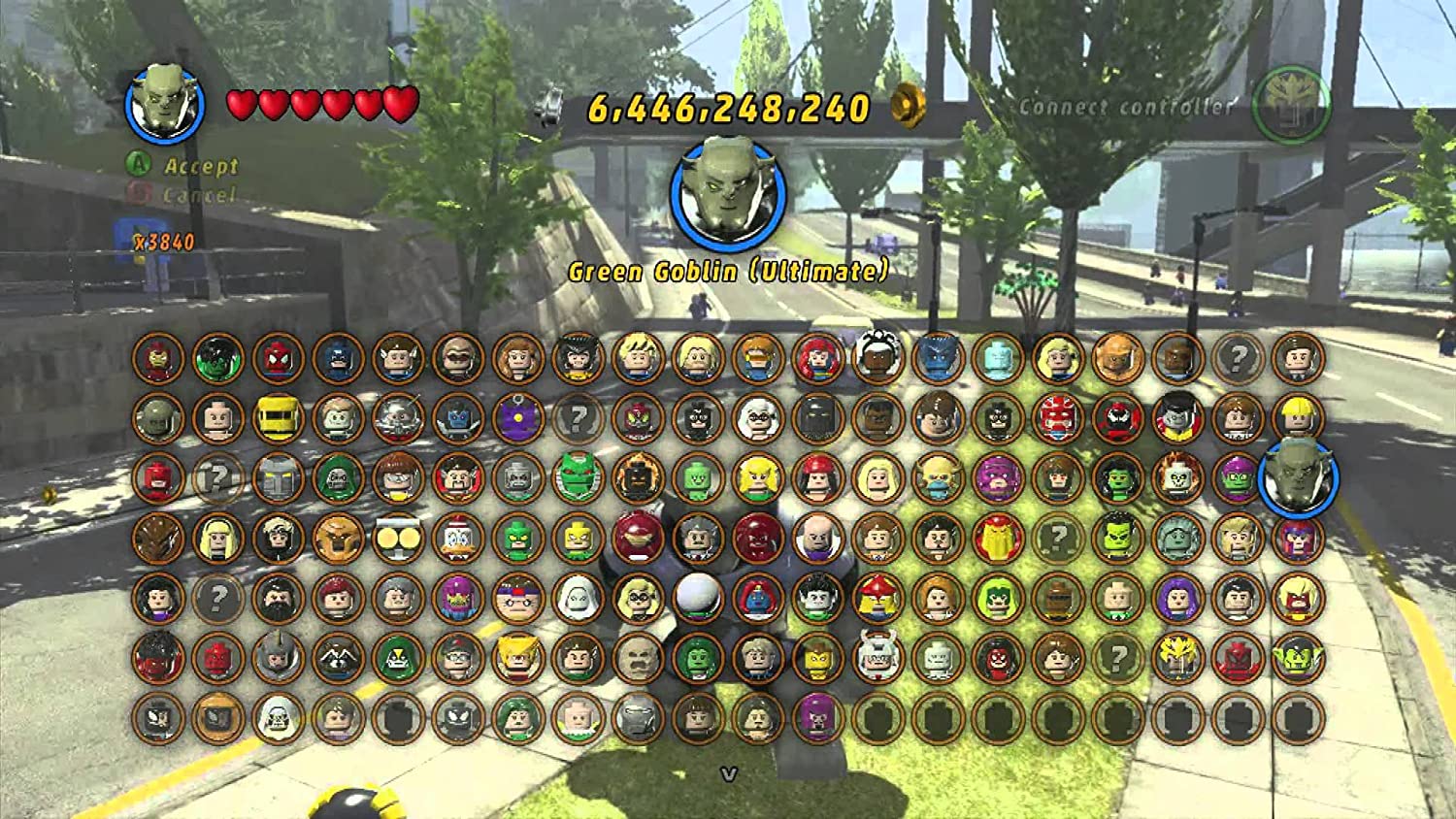Pick the Statue of Liberty character
Screen dimensions: 1456x819
1177,539
